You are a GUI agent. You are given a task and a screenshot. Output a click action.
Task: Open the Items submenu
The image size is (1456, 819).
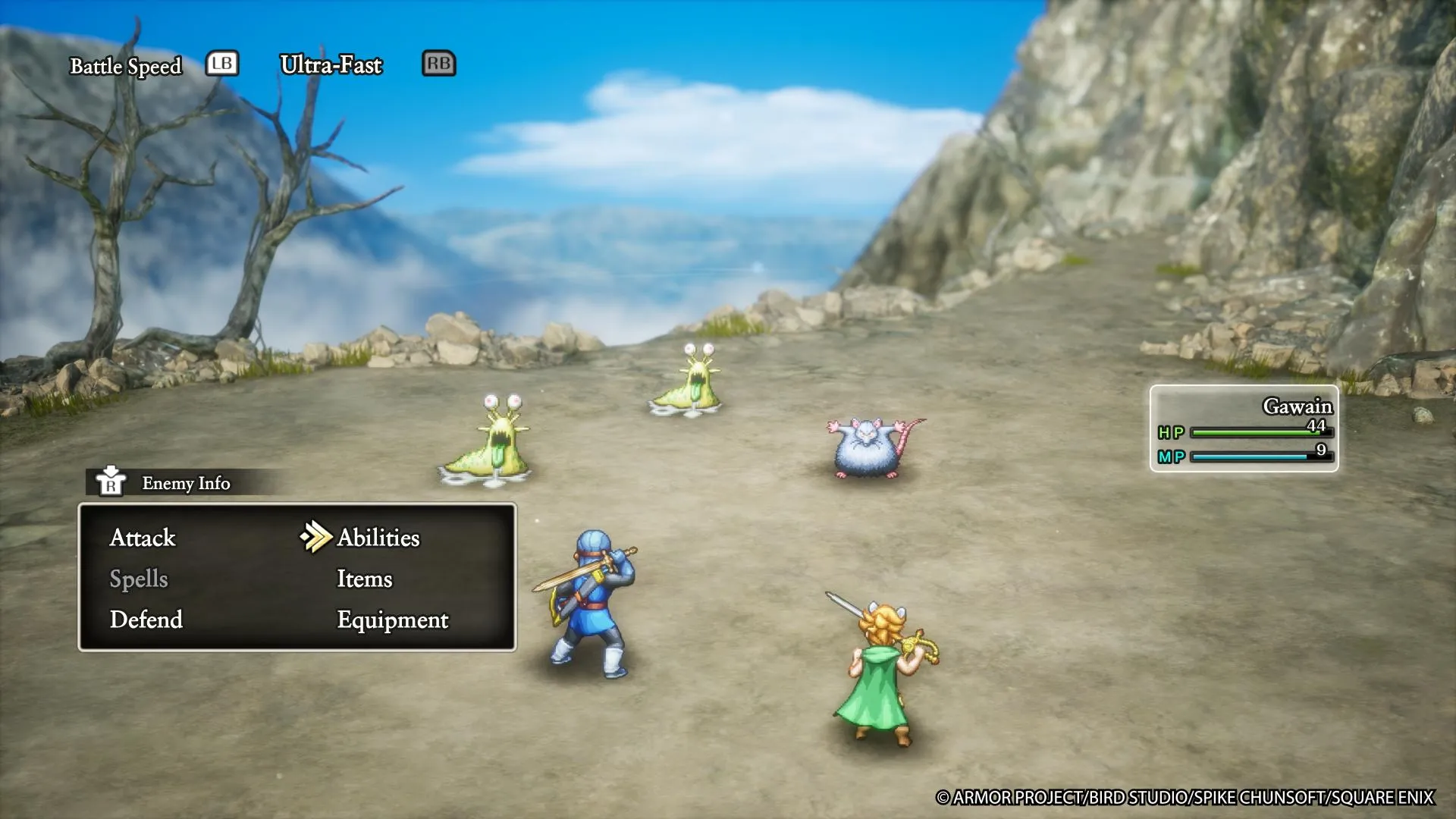[365, 579]
